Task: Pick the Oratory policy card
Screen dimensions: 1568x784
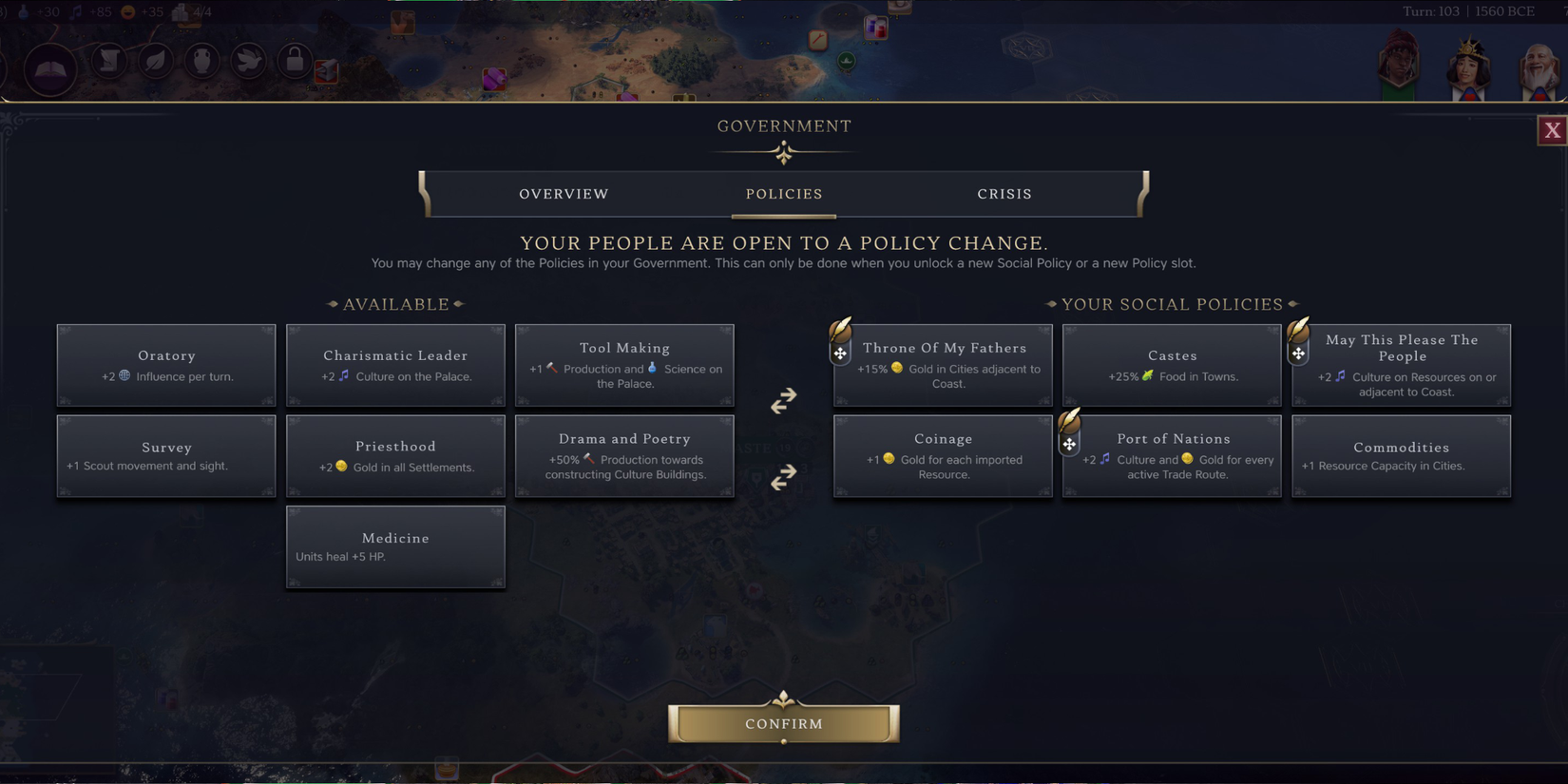Action: click(166, 365)
